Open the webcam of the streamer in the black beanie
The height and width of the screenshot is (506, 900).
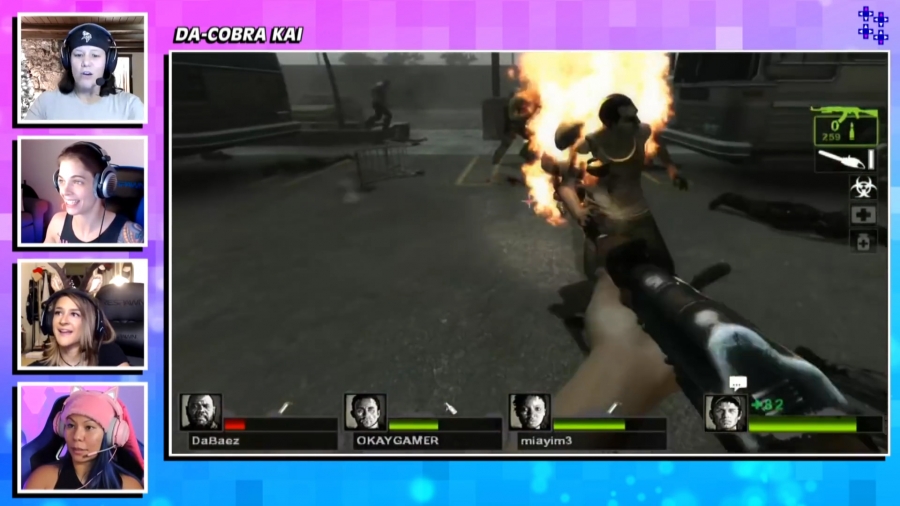click(82, 68)
